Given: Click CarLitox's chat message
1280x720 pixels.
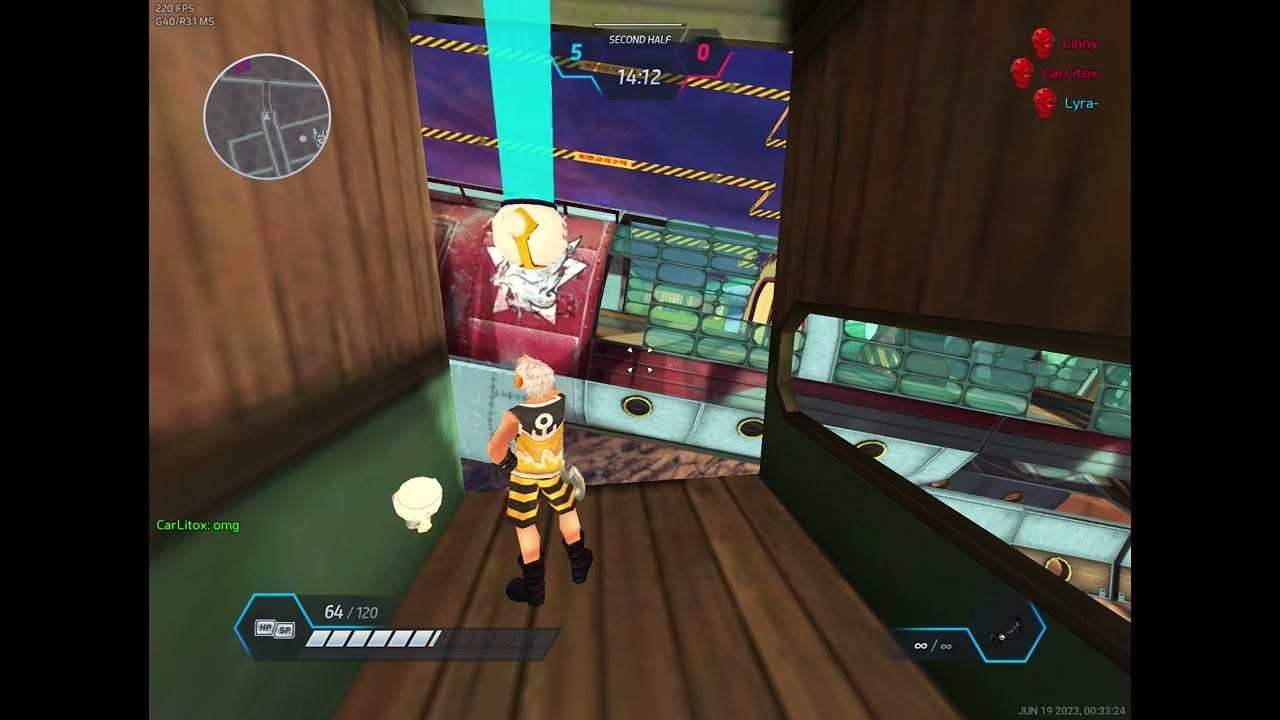Looking at the screenshot, I should point(198,525).
